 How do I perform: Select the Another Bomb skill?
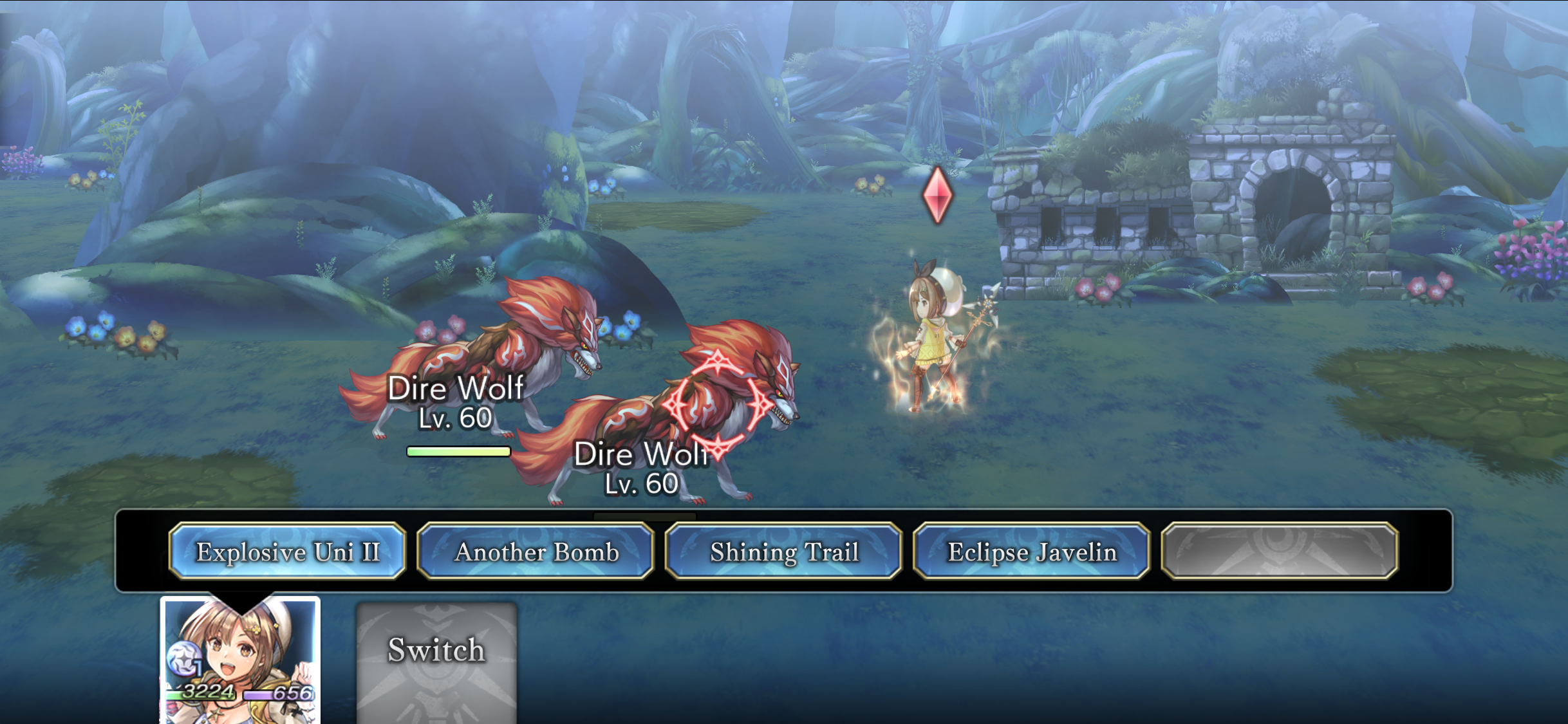coord(536,552)
